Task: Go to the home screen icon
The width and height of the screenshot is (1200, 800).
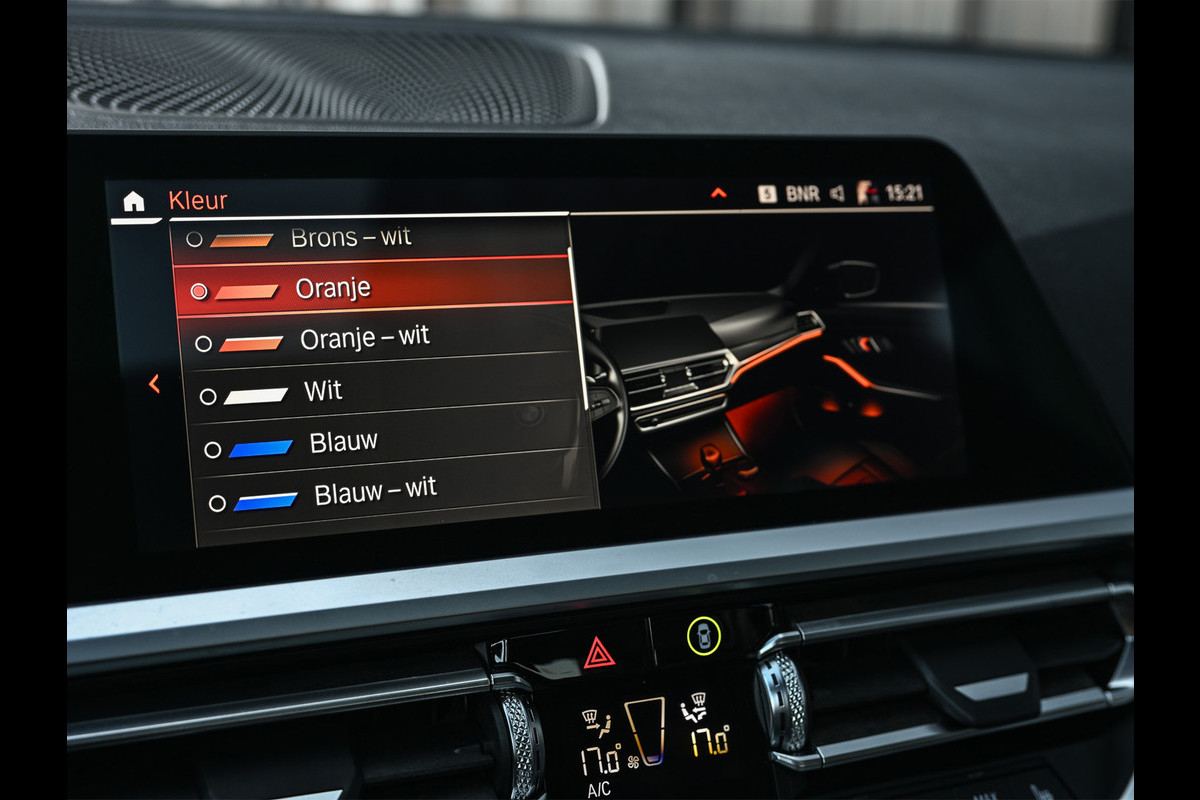Action: pyautogui.click(x=133, y=201)
